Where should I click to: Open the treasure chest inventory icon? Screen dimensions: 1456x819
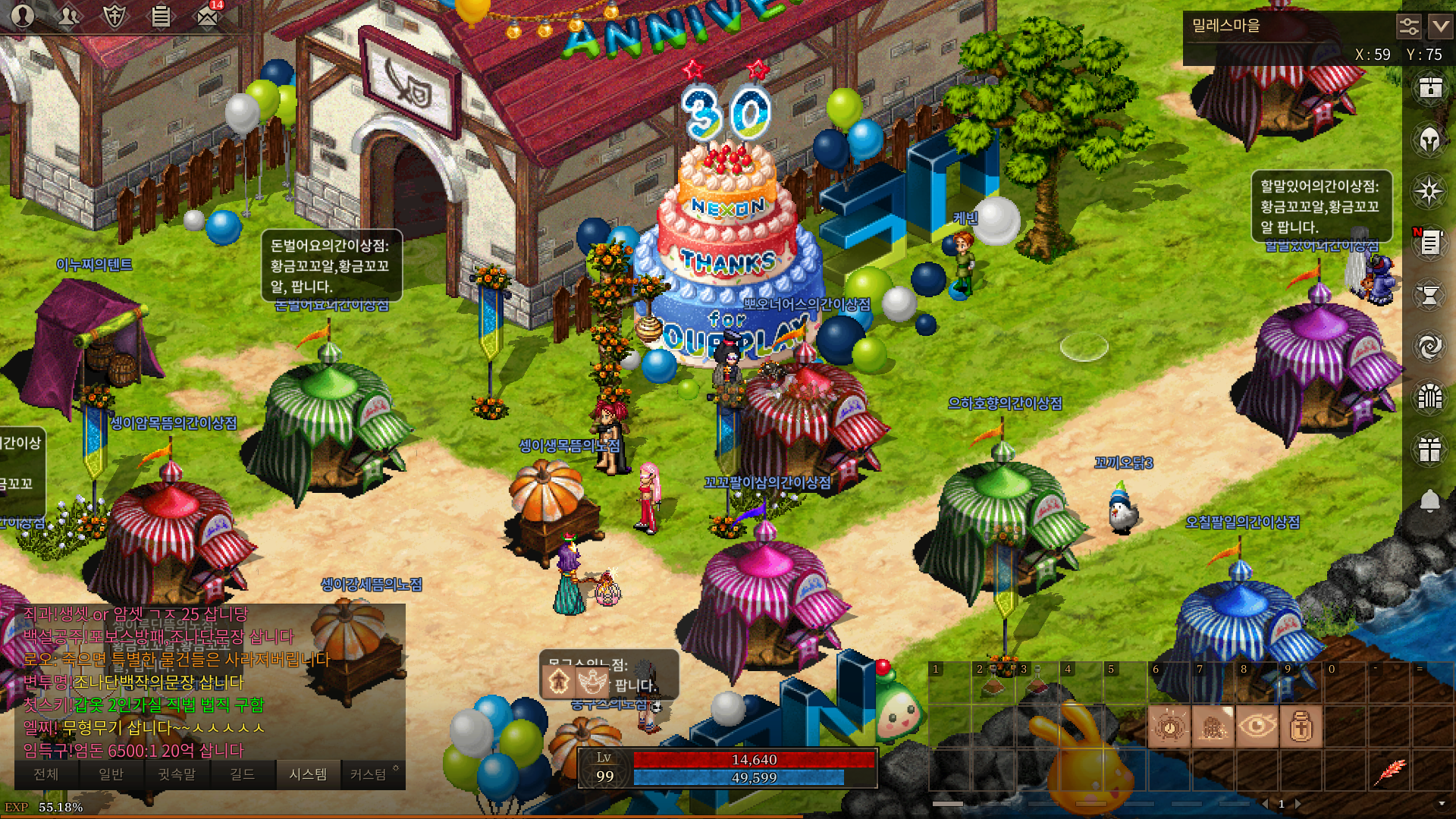(x=1429, y=88)
